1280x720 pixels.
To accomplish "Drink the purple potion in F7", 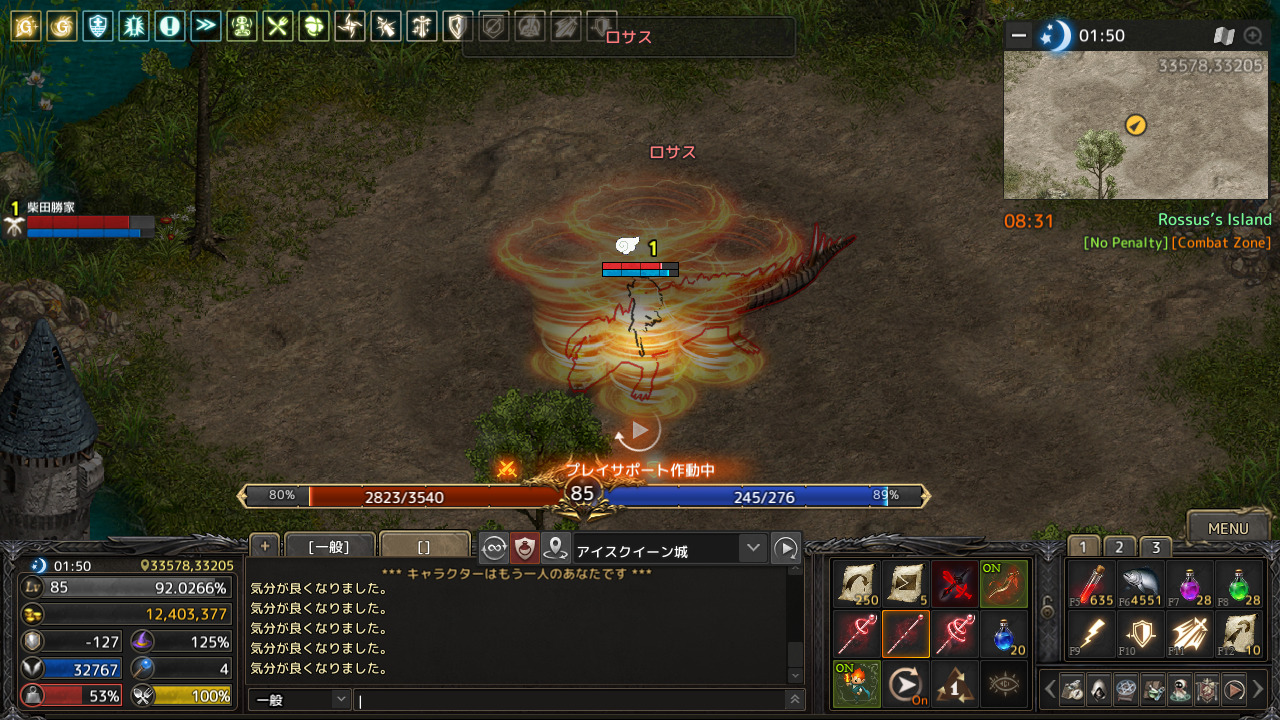I will (x=1190, y=584).
